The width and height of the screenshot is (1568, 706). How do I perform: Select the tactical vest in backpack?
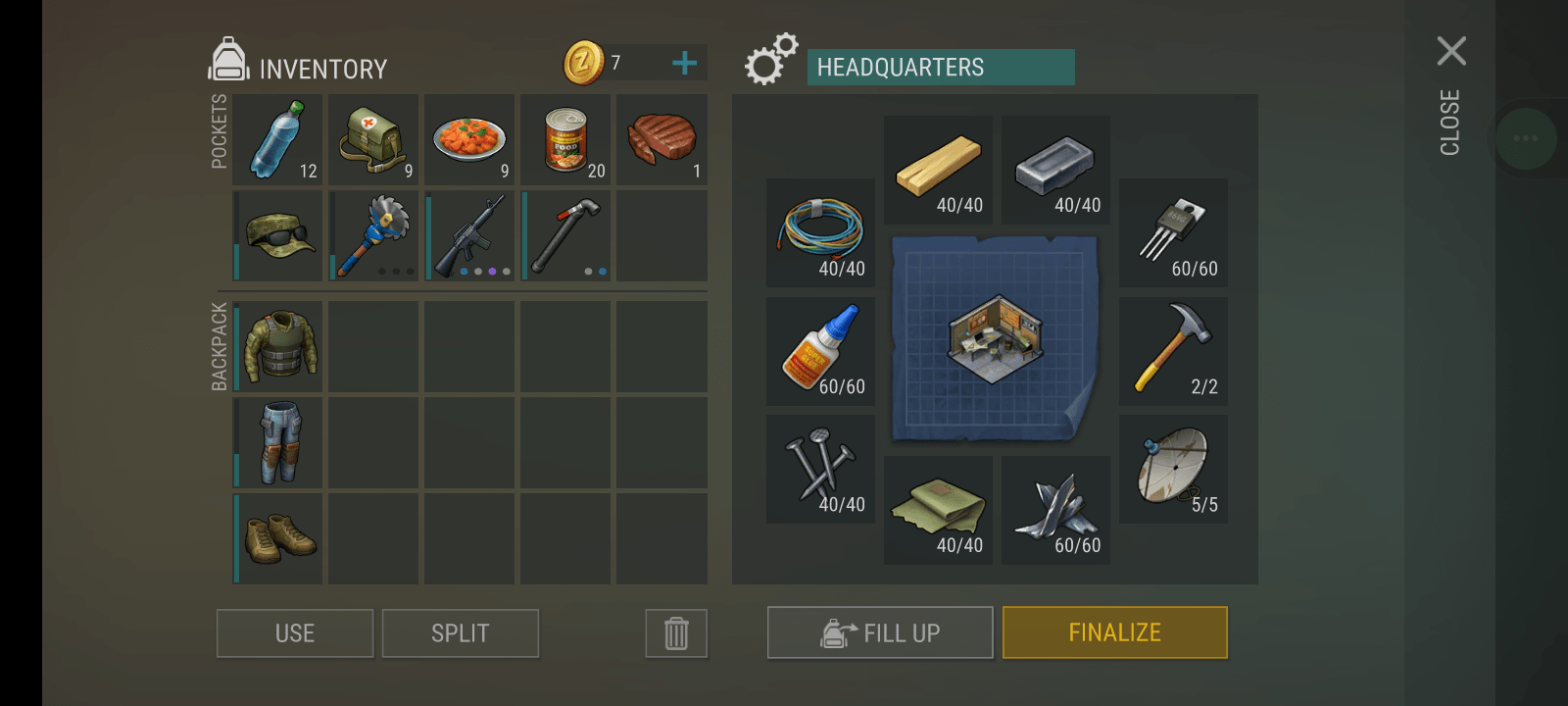pos(279,347)
